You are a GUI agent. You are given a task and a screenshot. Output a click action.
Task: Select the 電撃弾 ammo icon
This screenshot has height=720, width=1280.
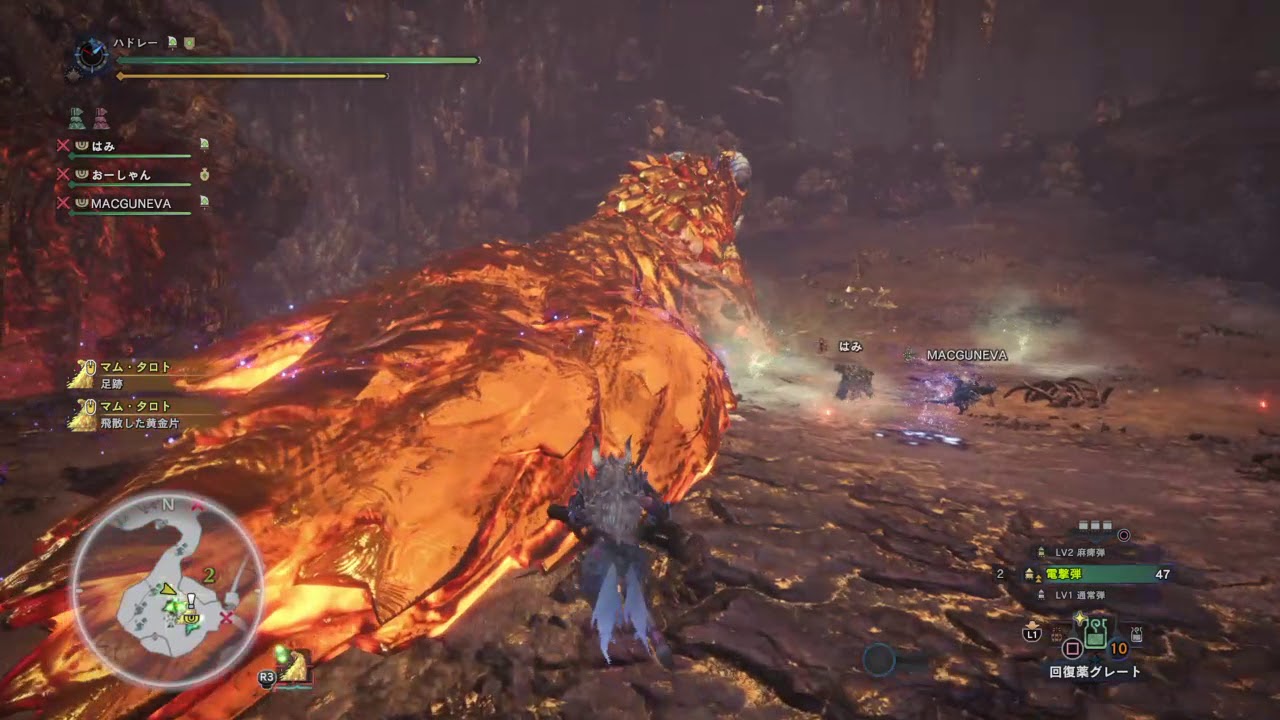pos(1030,573)
